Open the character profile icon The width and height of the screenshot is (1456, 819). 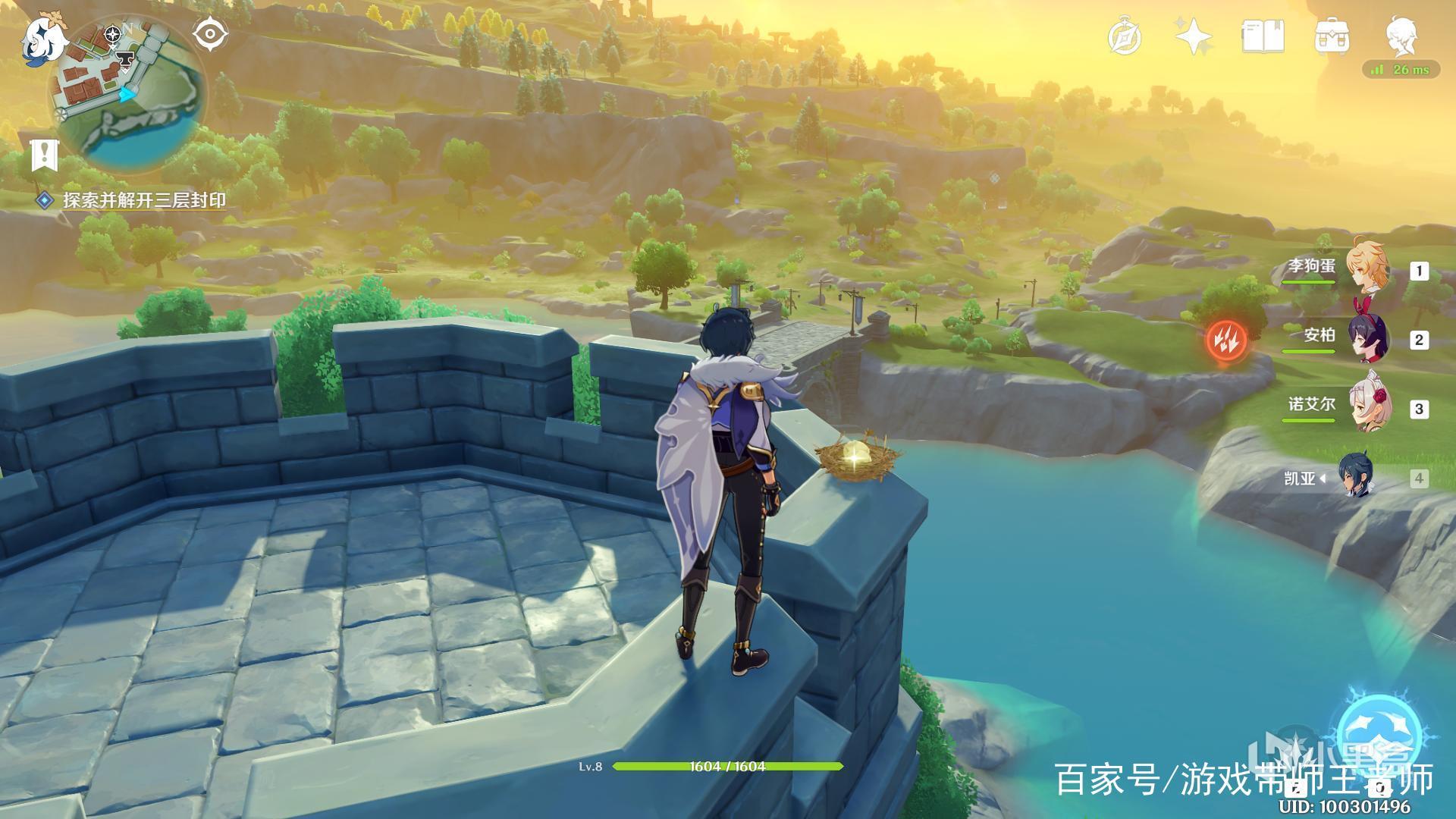pyautogui.click(x=1402, y=36)
